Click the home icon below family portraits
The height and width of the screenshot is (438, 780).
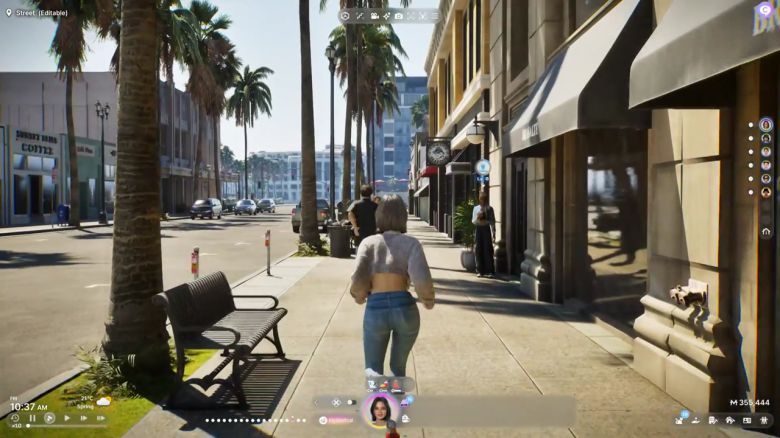pos(766,232)
